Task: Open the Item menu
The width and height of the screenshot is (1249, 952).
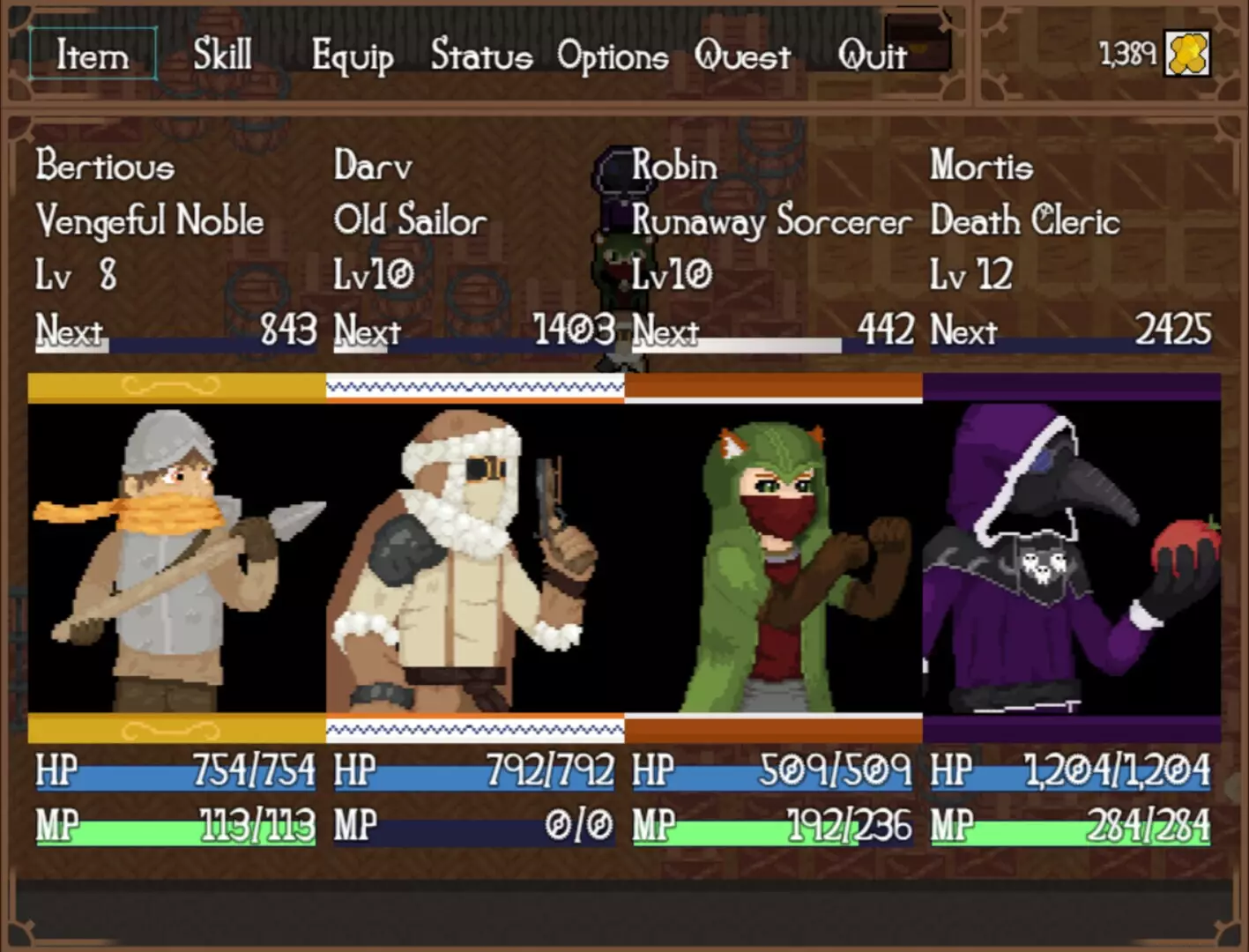Action: coord(93,55)
